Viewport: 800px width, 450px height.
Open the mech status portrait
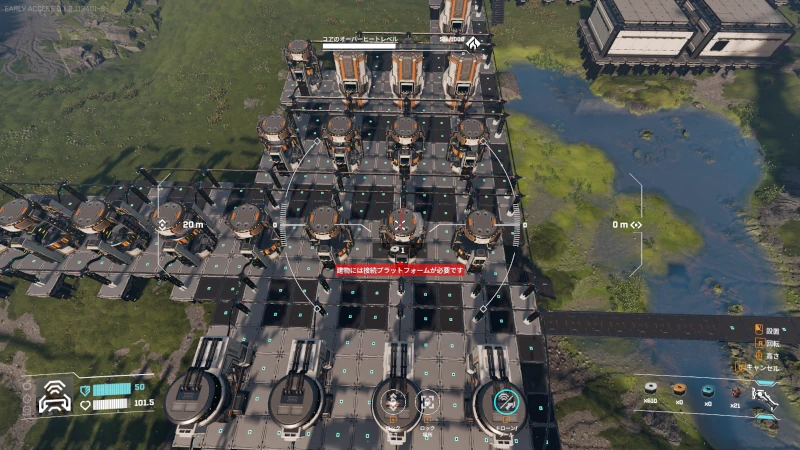[53, 399]
